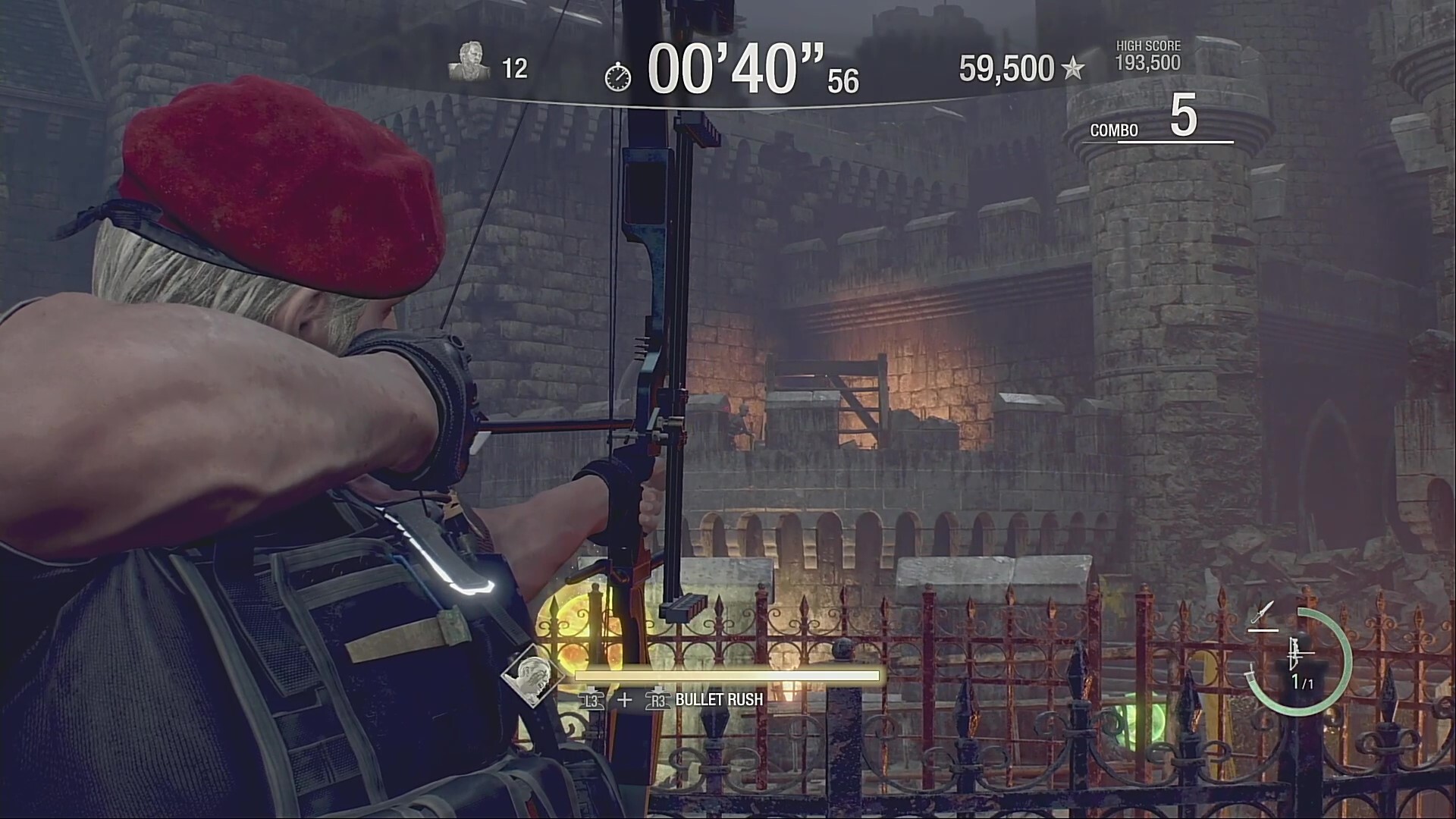Open the score tab showing 59,500

(1003, 68)
